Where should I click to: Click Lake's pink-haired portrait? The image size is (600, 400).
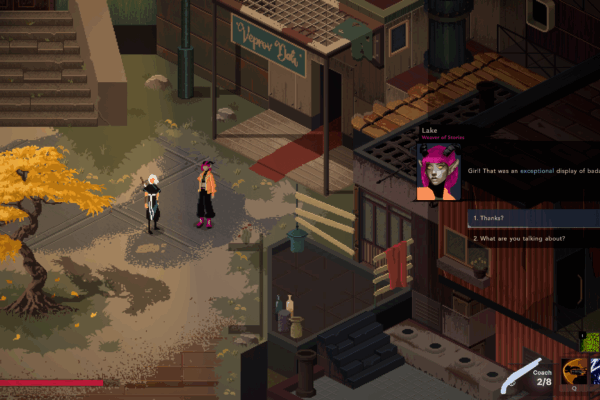tap(438, 171)
